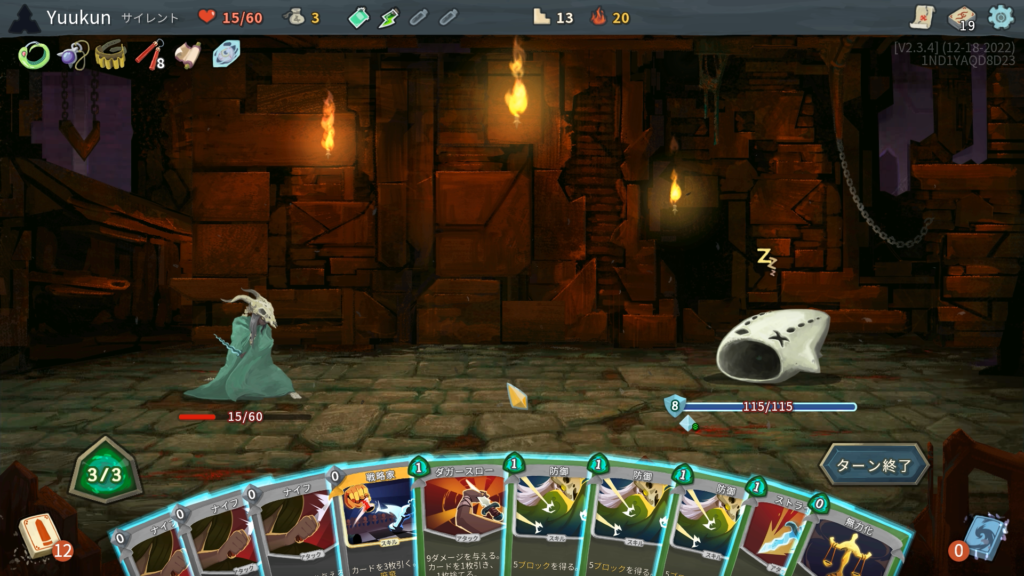Image resolution: width=1024 pixels, height=576 pixels.
Task: Open the settings gear menu
Action: tap(1000, 17)
